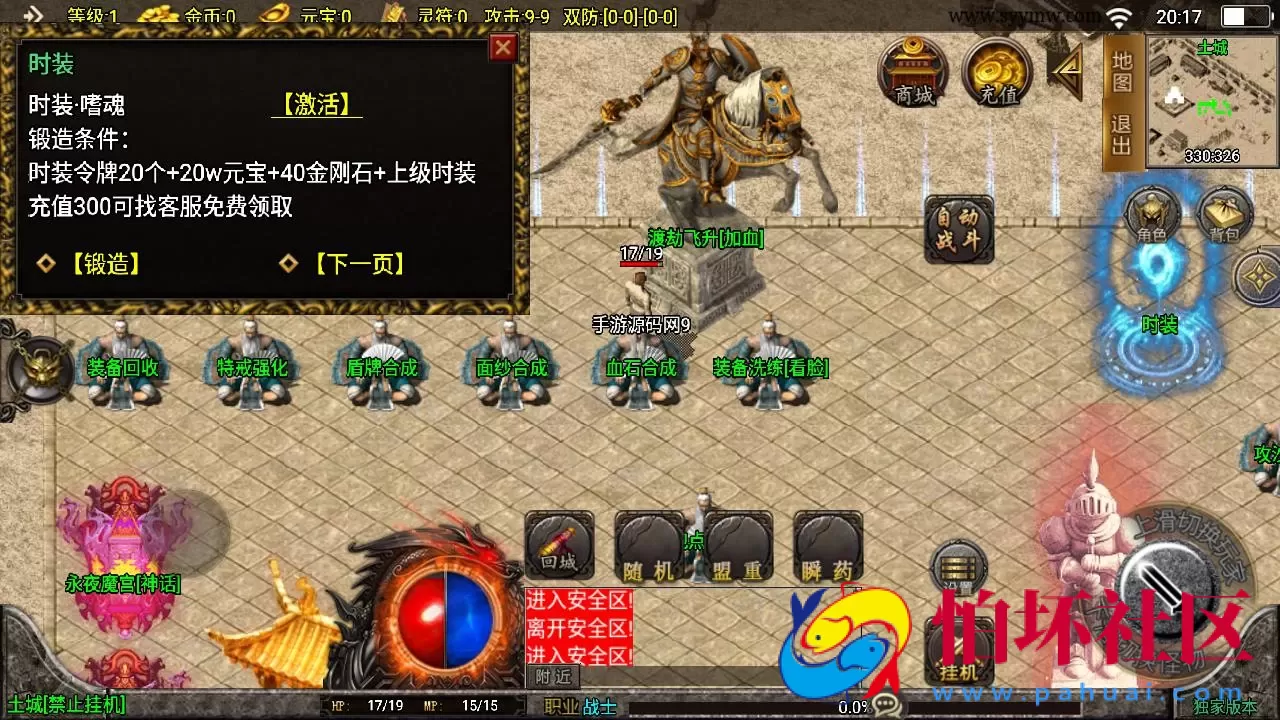Open the 角色 character panel icon
Screen dimensions: 1280x720
(x=1151, y=215)
